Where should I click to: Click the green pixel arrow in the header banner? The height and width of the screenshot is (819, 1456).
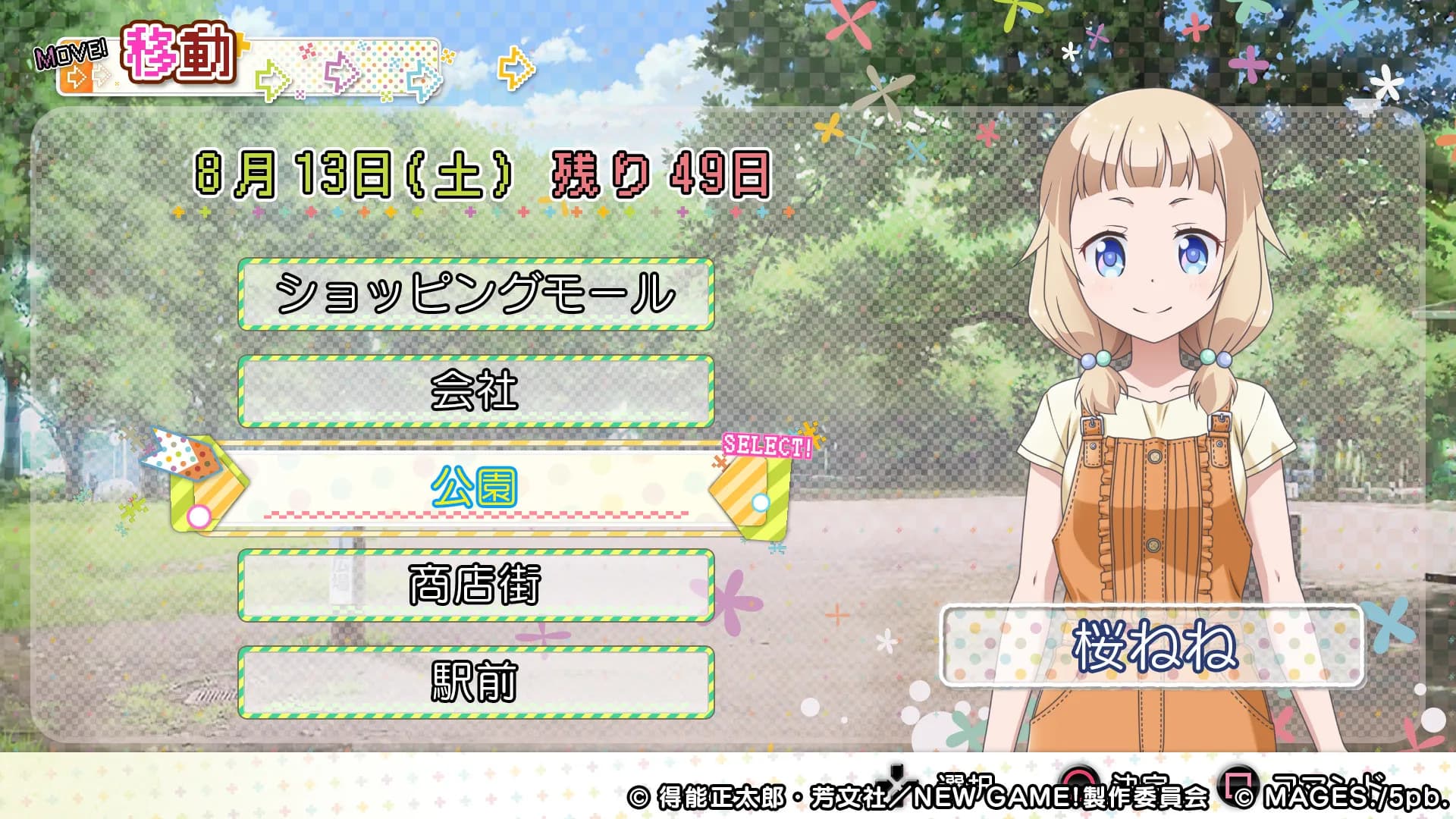click(273, 78)
